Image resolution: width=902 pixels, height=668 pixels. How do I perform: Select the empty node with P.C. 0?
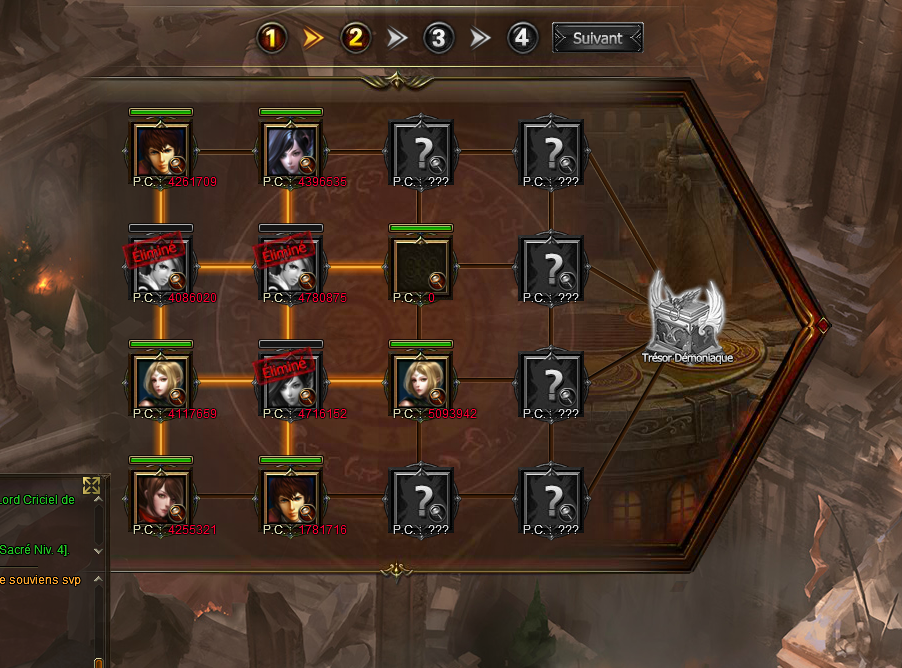pos(419,265)
